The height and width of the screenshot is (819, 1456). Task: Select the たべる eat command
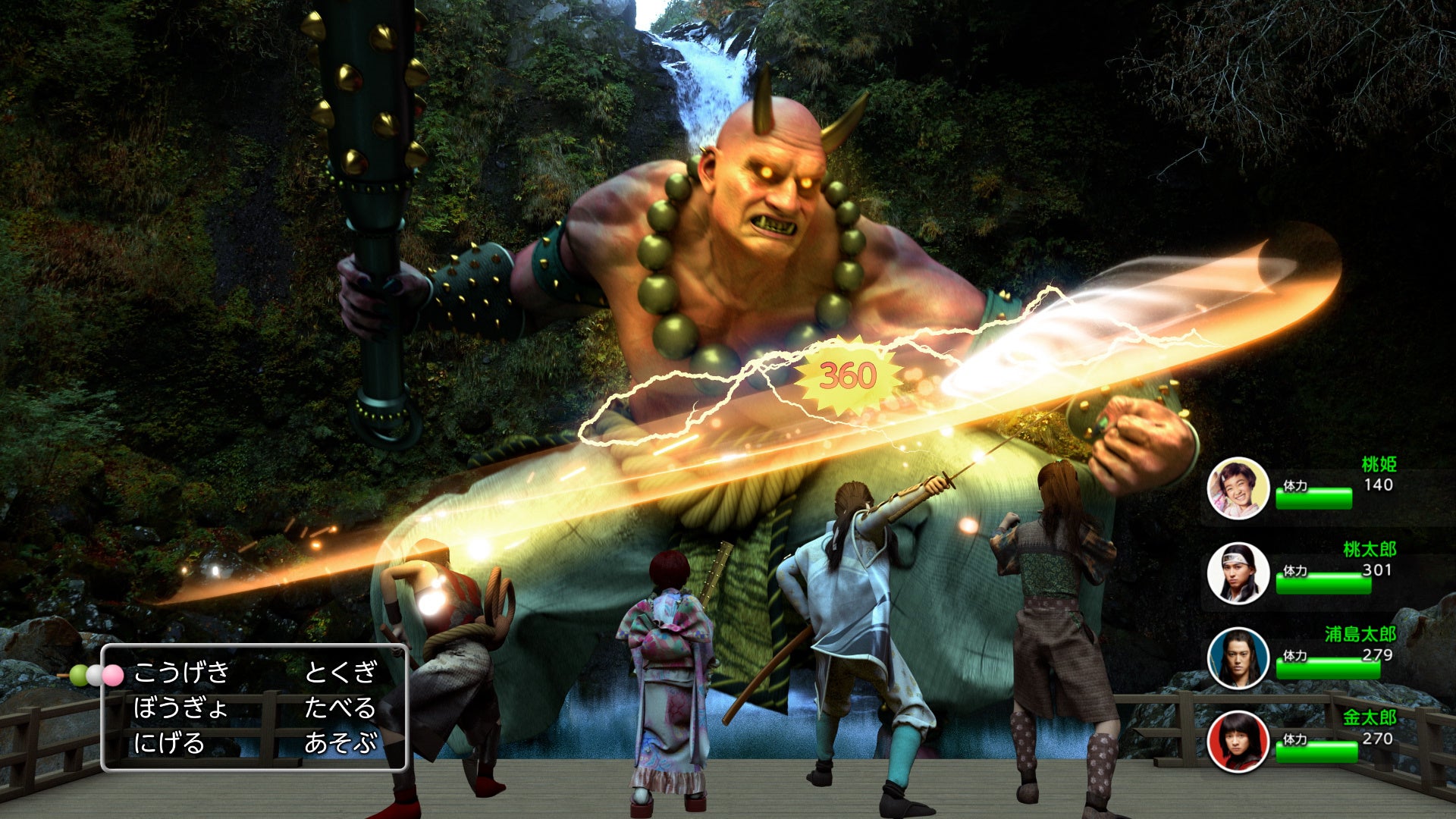340,708
